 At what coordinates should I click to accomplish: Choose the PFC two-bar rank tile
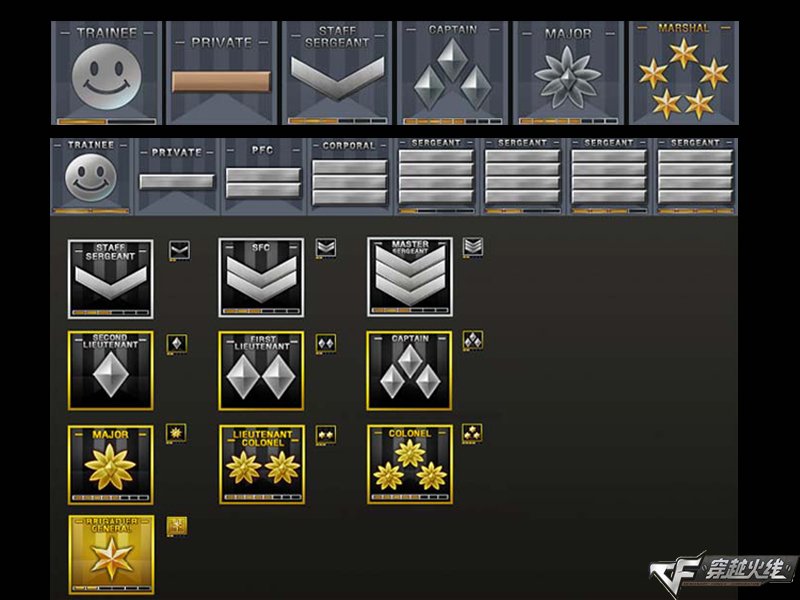pos(263,177)
